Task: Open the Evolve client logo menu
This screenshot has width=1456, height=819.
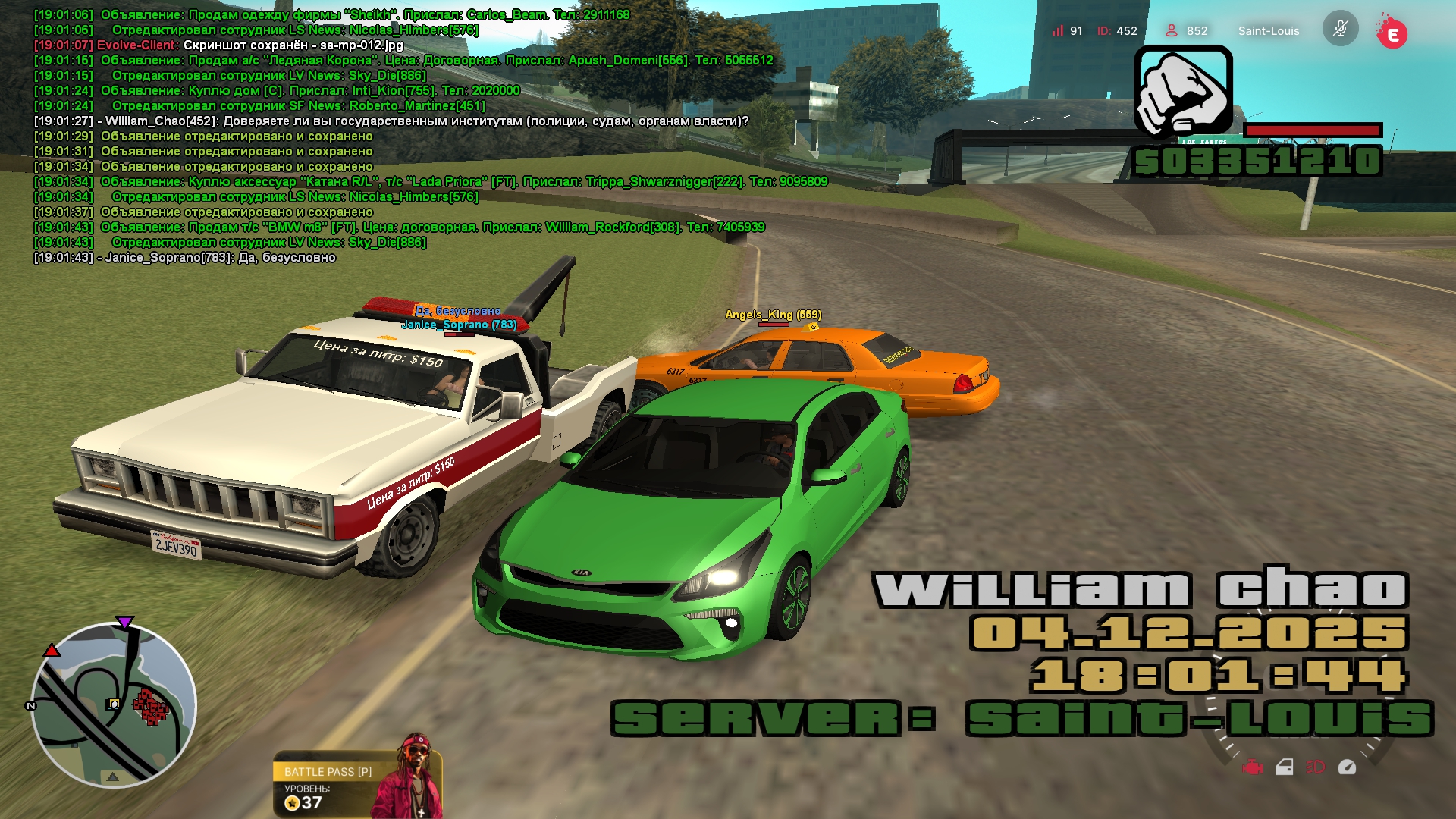Action: 1392,32
